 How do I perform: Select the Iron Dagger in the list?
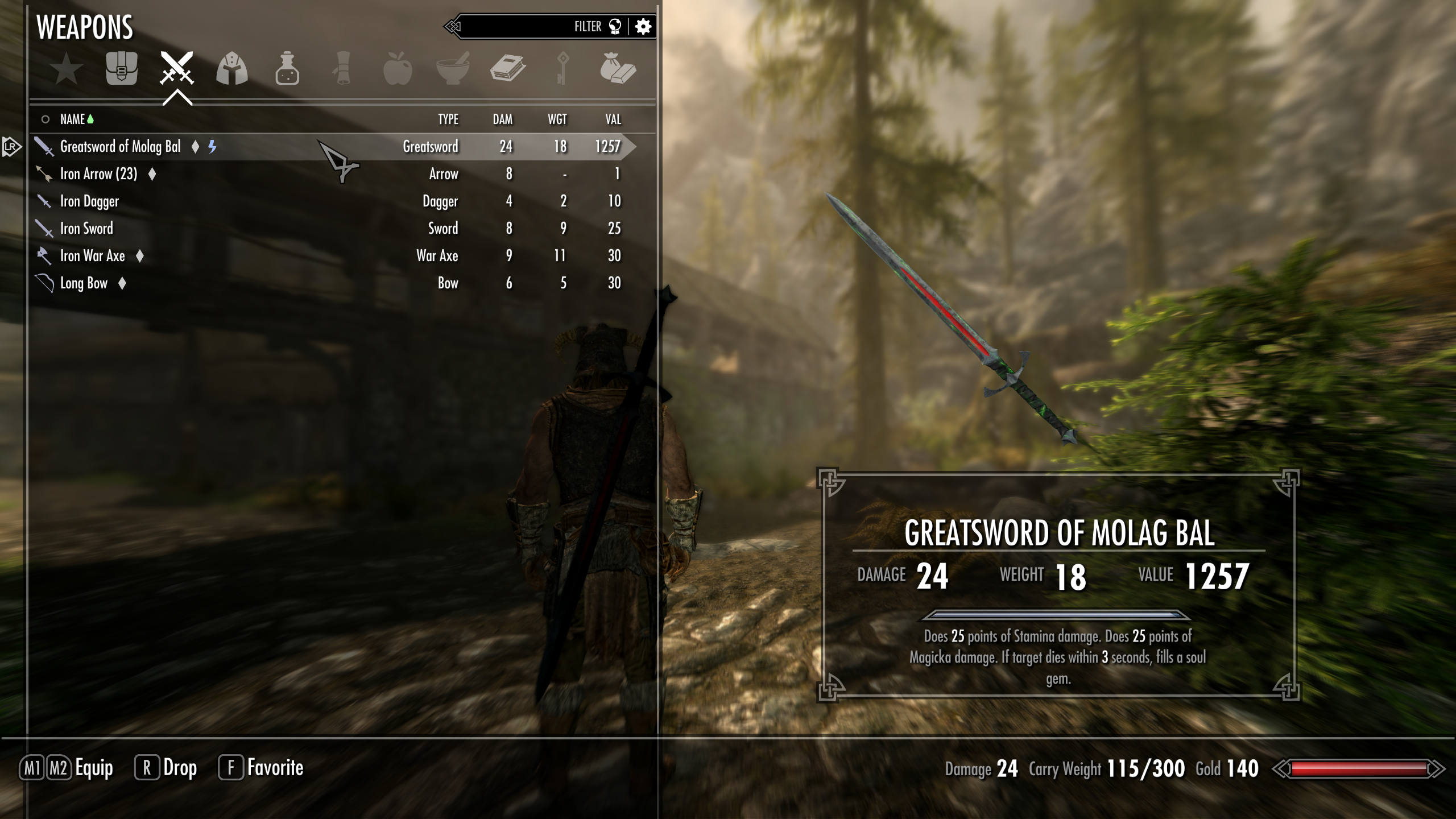[x=91, y=201]
